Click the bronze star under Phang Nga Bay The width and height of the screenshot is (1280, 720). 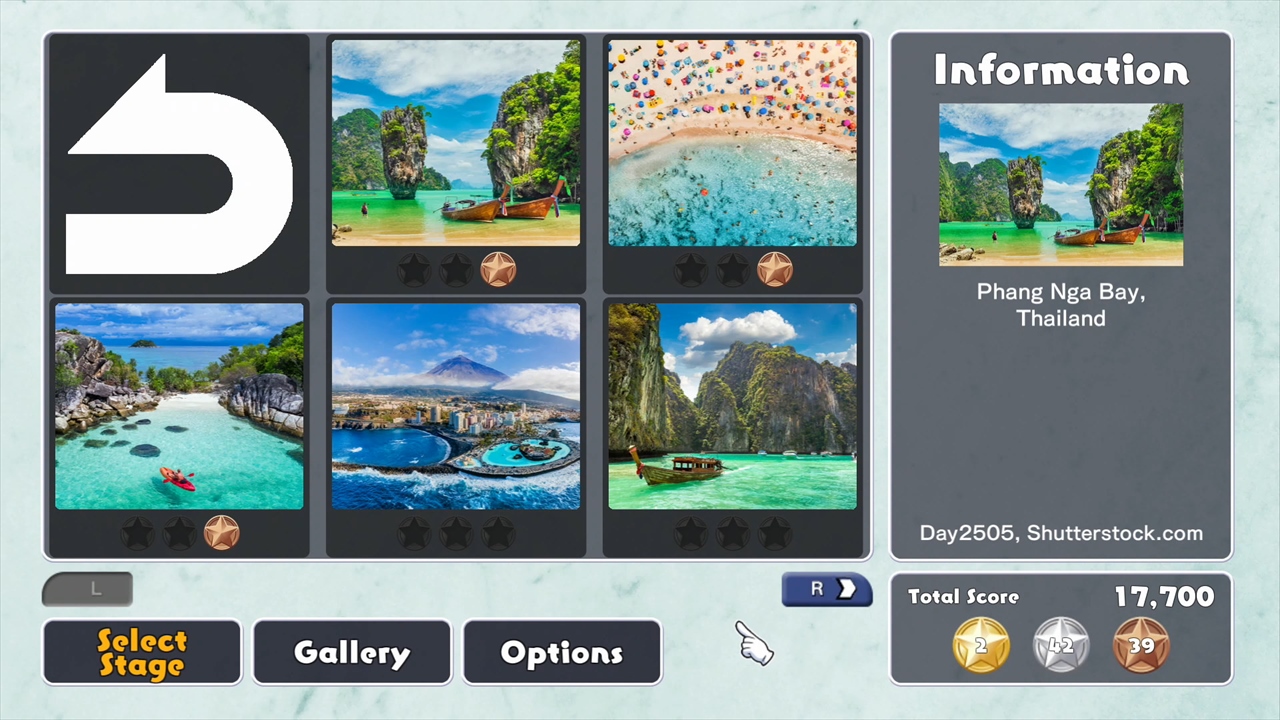[x=499, y=268]
